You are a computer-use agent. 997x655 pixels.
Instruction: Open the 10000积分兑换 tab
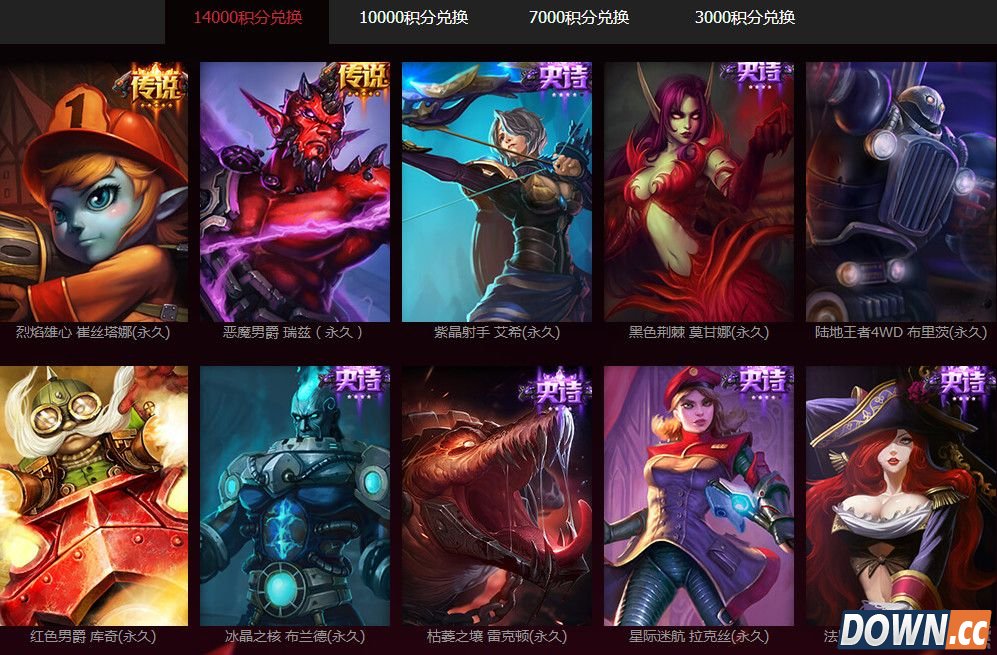(413, 17)
